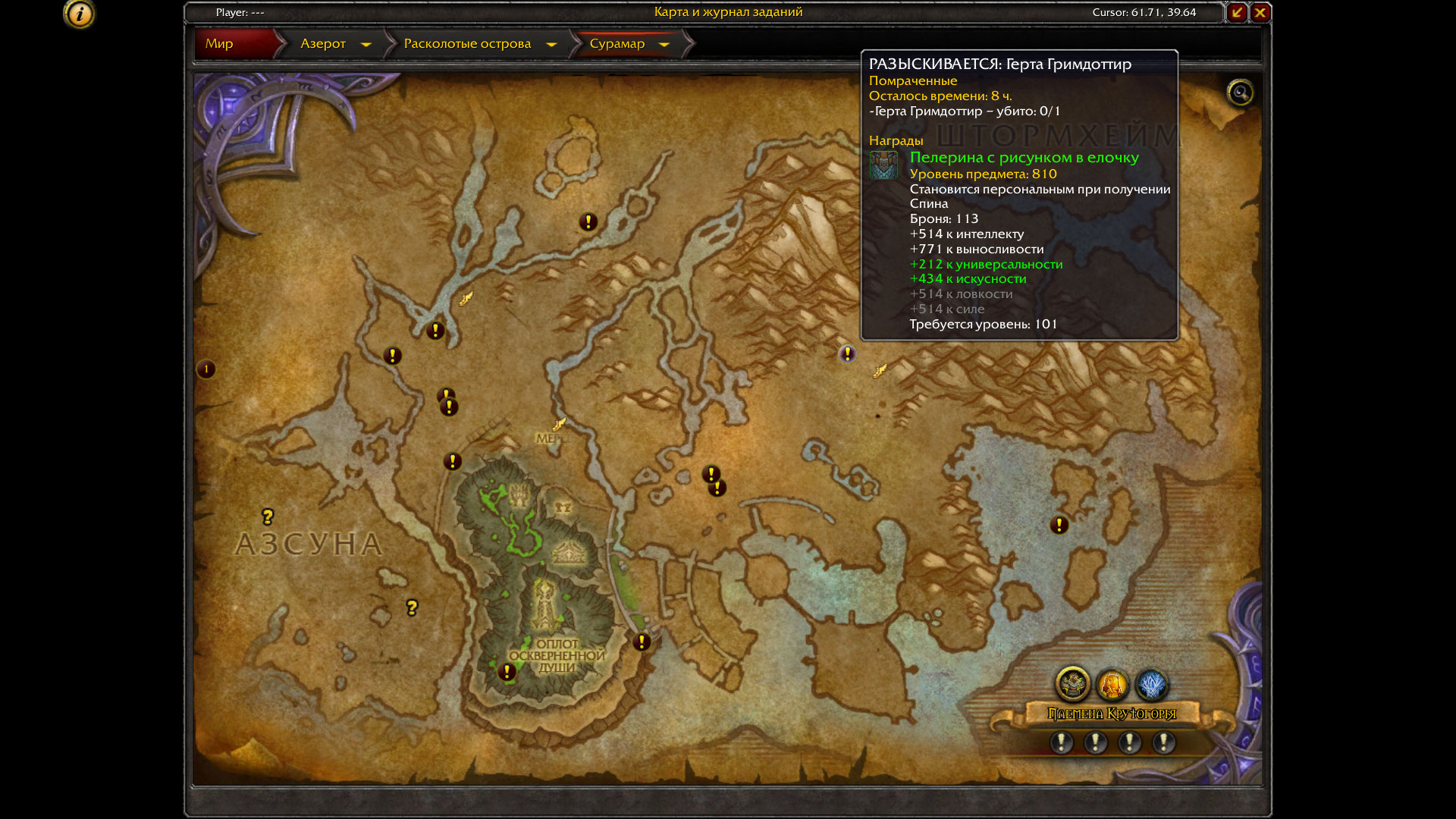Open the Сурамар zone dropdown arrow
Viewport: 1456px width, 819px height.
(664, 45)
